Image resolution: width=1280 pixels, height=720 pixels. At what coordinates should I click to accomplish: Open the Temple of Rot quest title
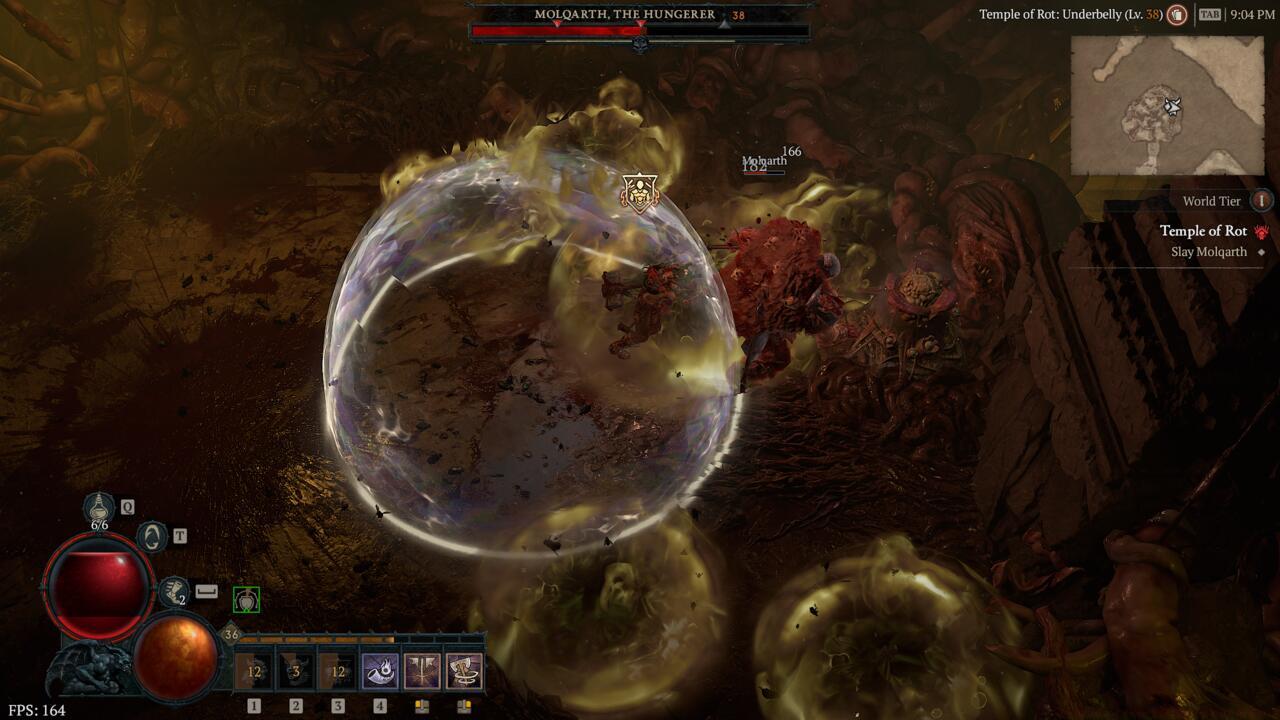tap(1204, 230)
